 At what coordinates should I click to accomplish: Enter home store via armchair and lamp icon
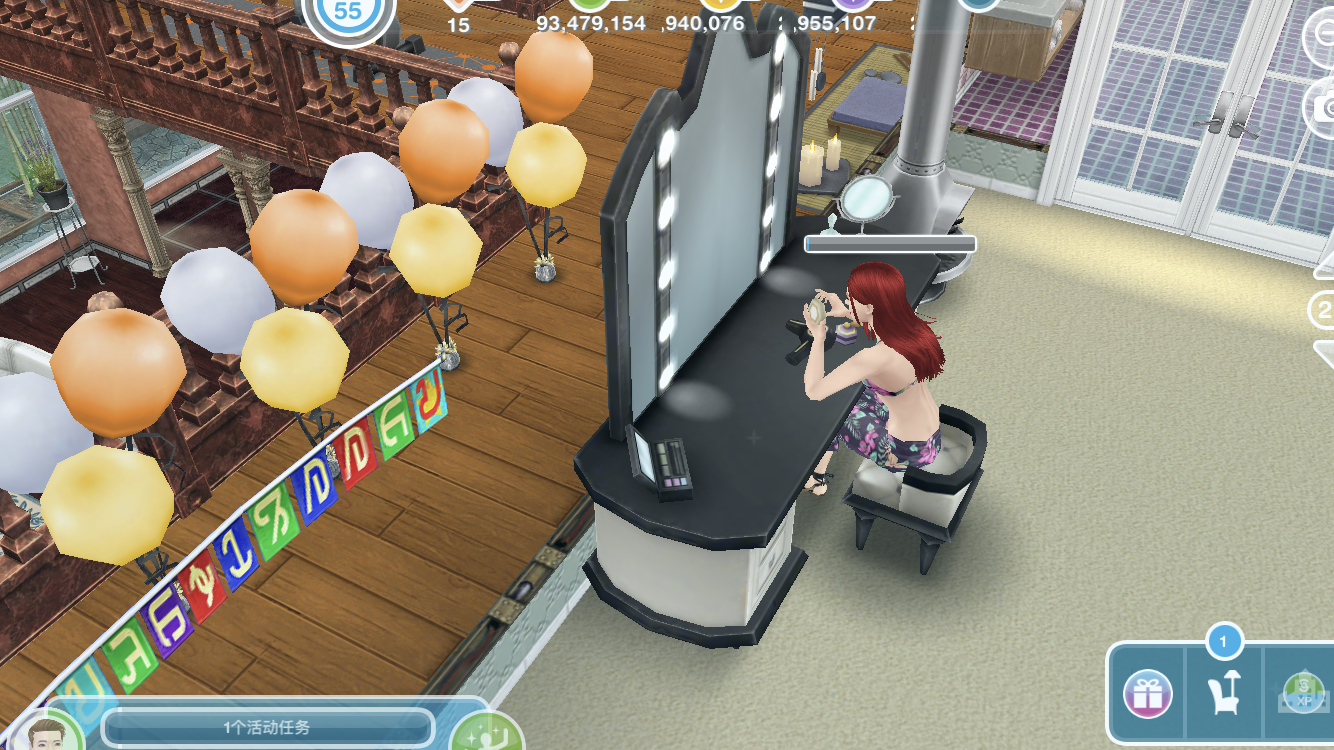1224,692
